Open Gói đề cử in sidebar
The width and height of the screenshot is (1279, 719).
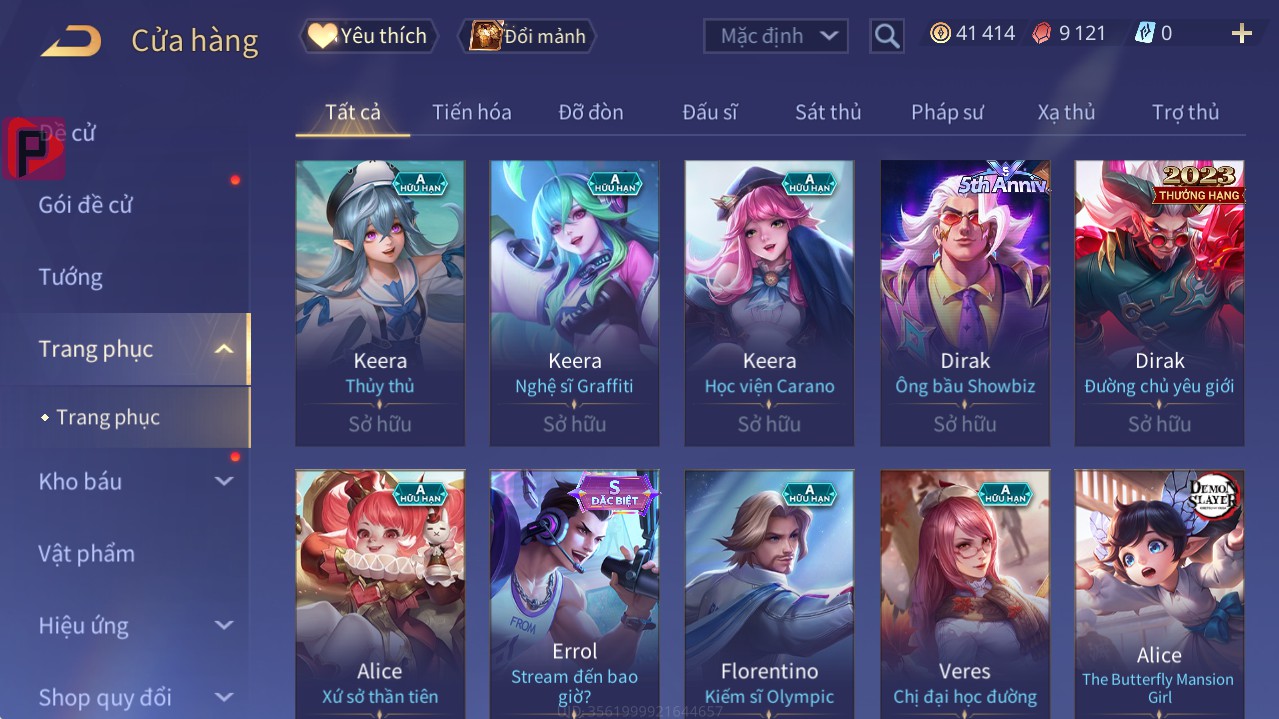click(86, 205)
